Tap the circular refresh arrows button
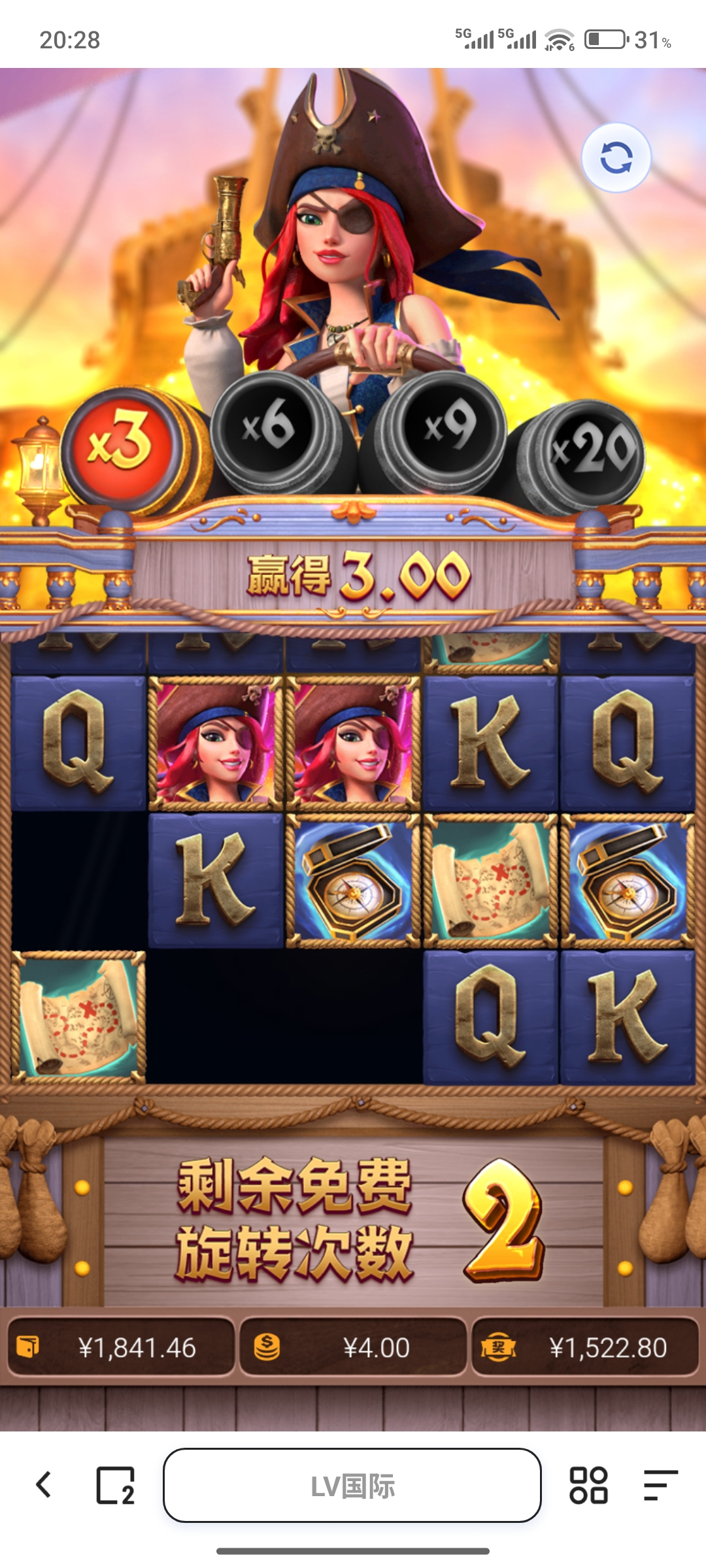Viewport: 706px width, 1568px height. (616, 157)
